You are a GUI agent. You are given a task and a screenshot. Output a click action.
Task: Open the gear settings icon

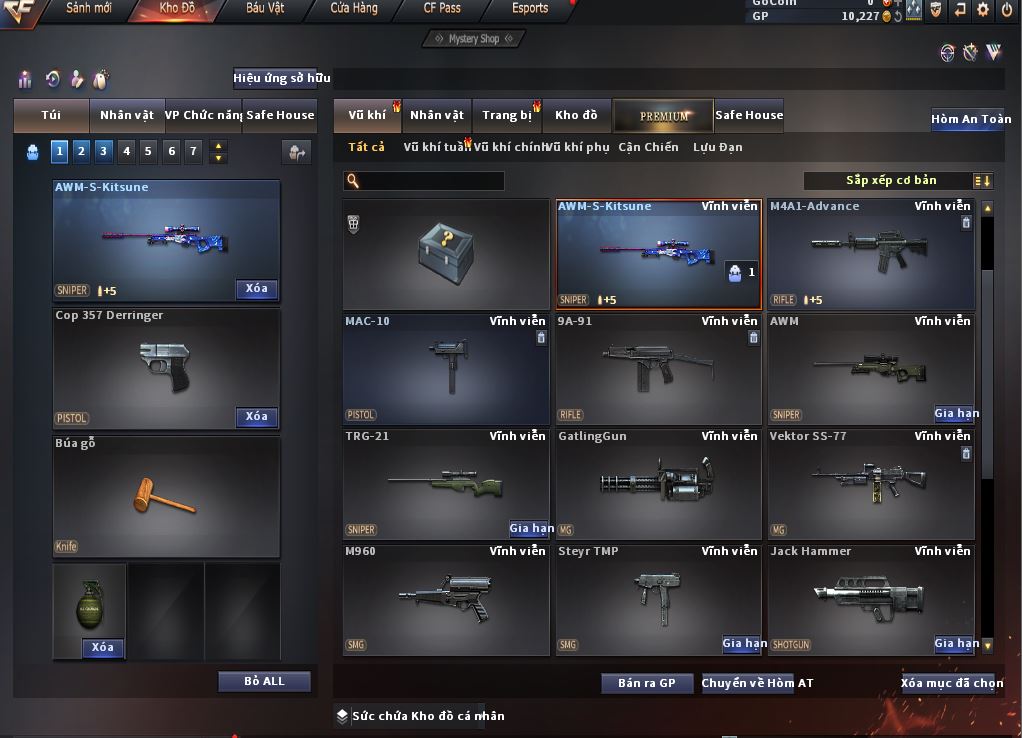point(982,10)
